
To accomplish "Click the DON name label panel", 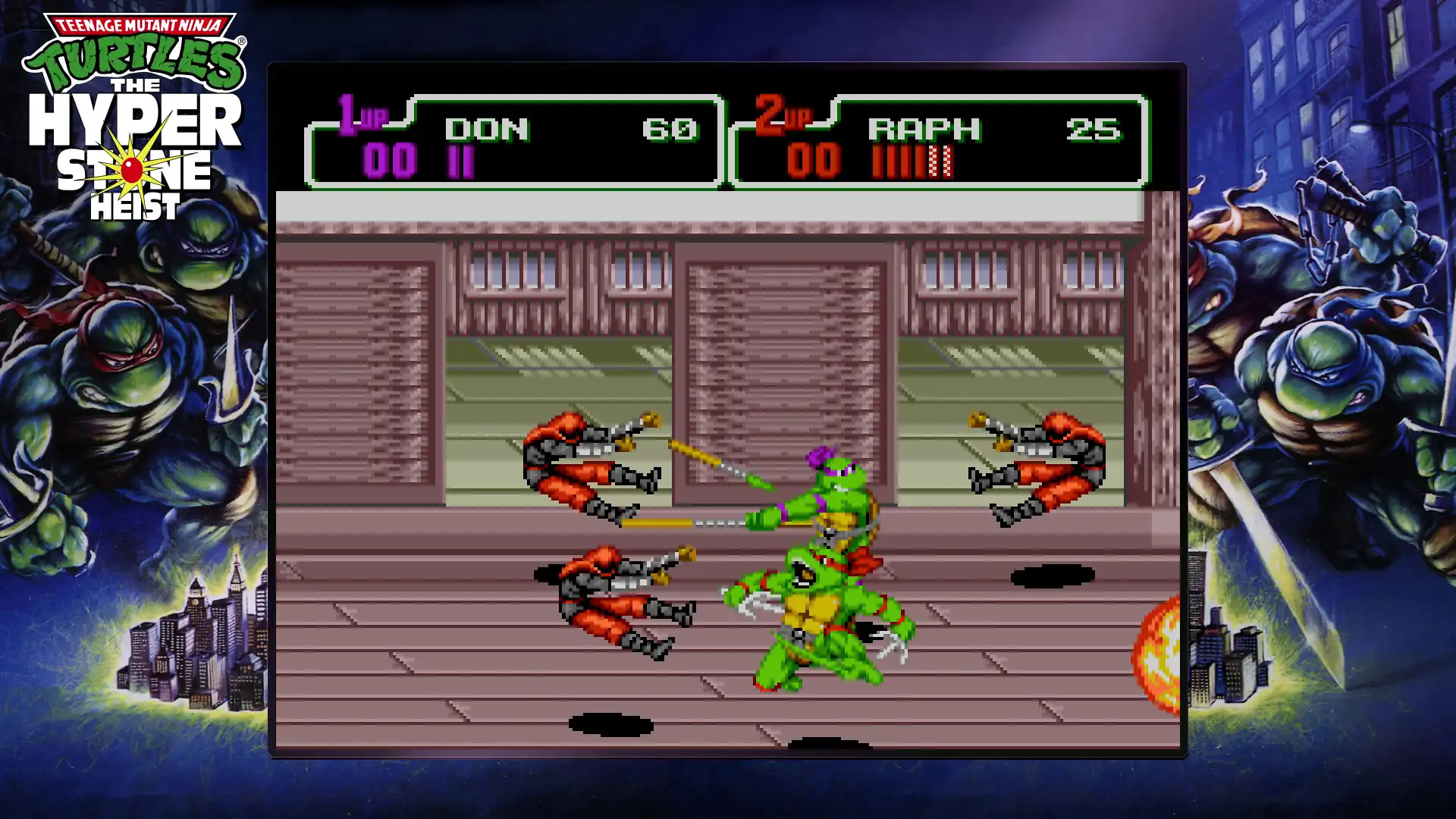I will [x=485, y=127].
